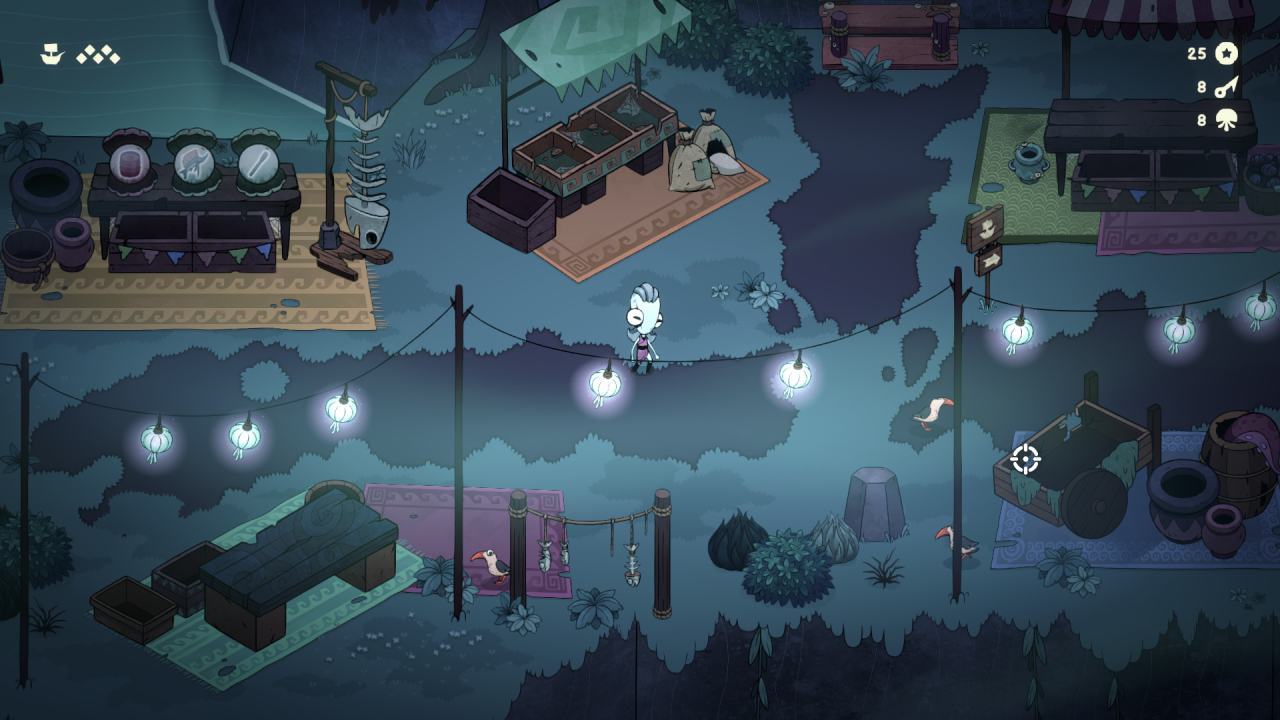Open the jellyfish resource icon

(1227, 121)
